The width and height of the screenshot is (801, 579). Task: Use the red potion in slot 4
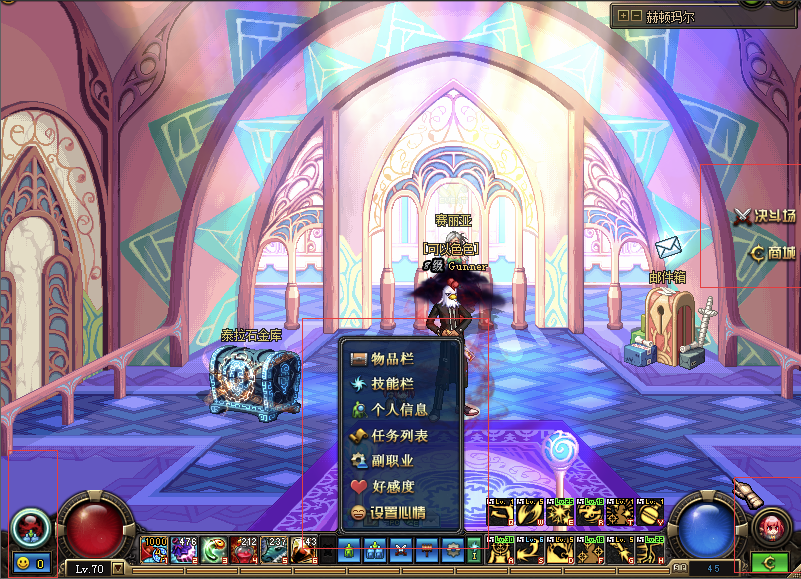245,549
